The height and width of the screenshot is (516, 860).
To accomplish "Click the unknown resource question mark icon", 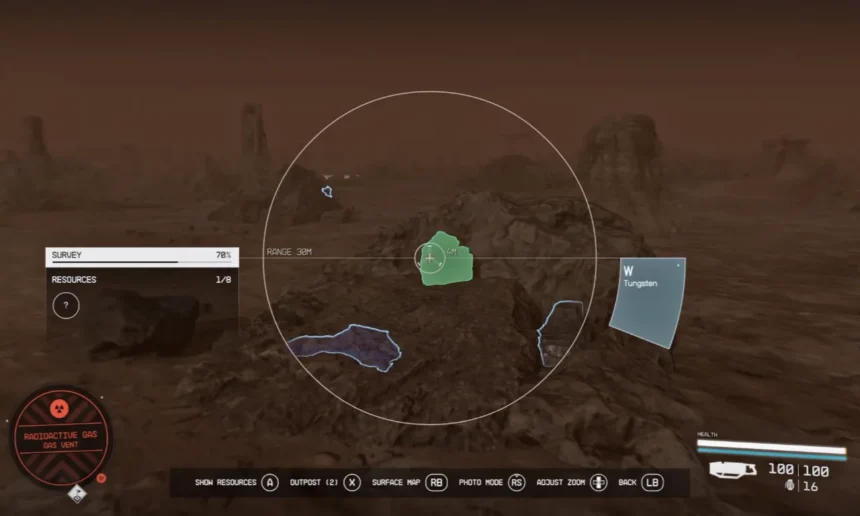I will coord(66,306).
